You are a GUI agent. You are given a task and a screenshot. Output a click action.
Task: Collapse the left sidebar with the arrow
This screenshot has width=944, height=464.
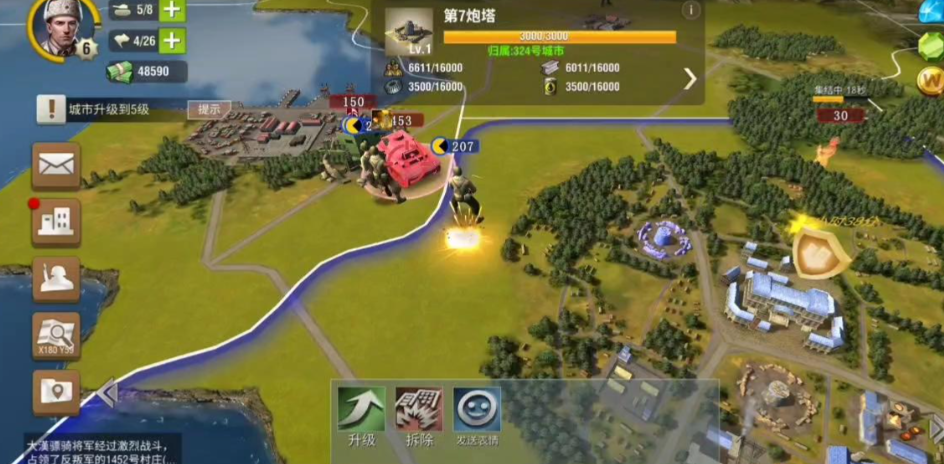tap(107, 393)
